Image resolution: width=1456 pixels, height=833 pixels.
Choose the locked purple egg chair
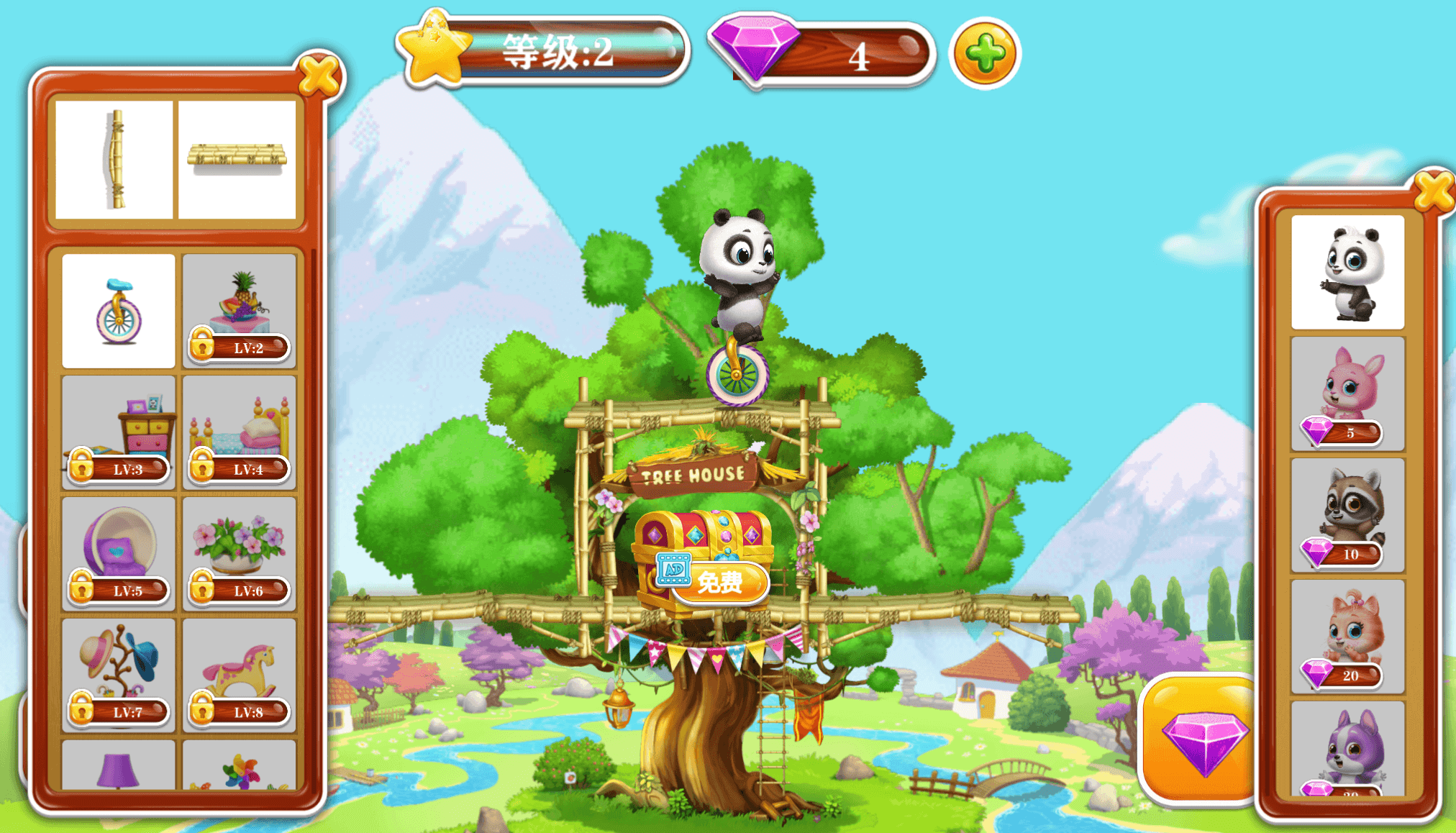[119, 554]
